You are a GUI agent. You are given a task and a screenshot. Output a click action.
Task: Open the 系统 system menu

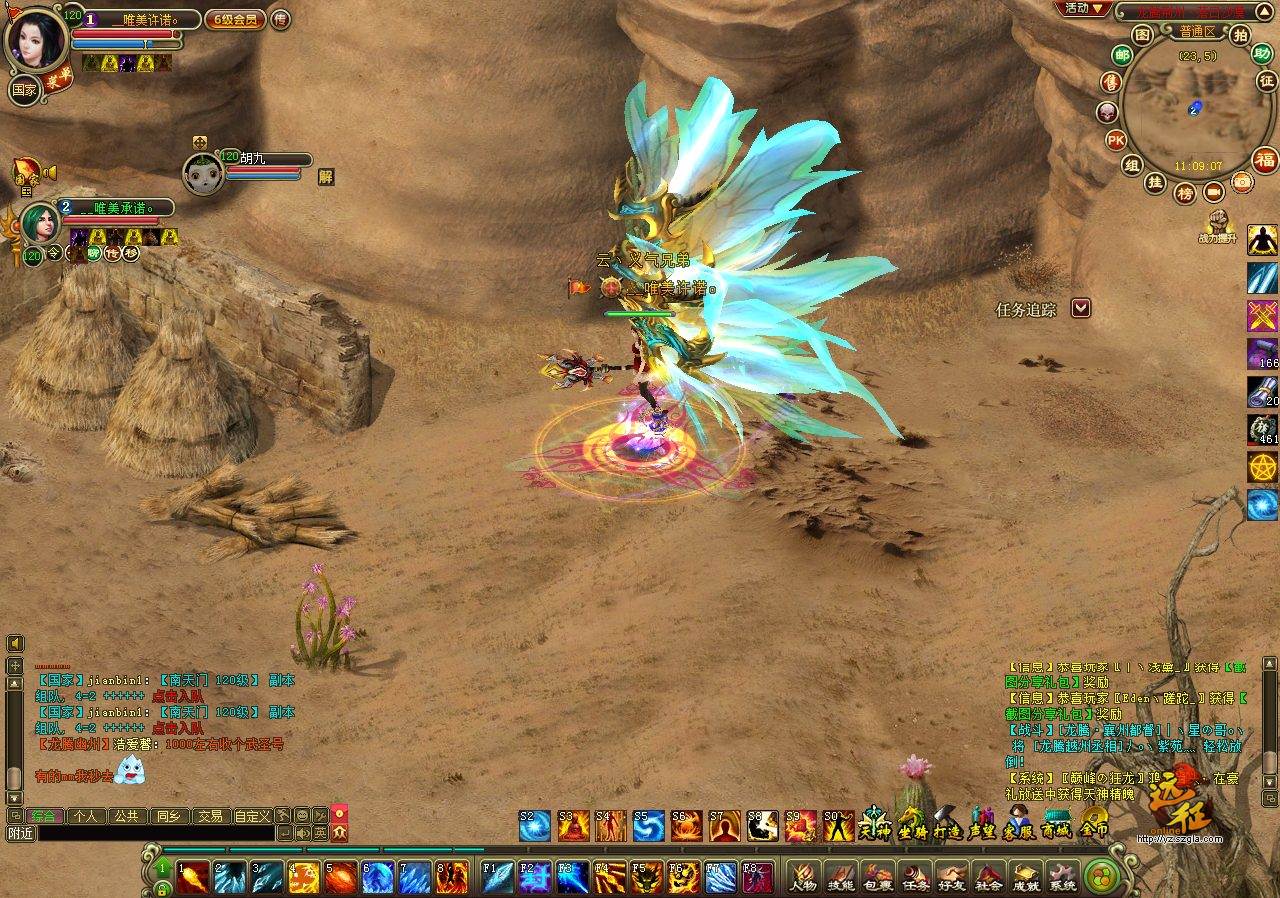tap(1062, 876)
